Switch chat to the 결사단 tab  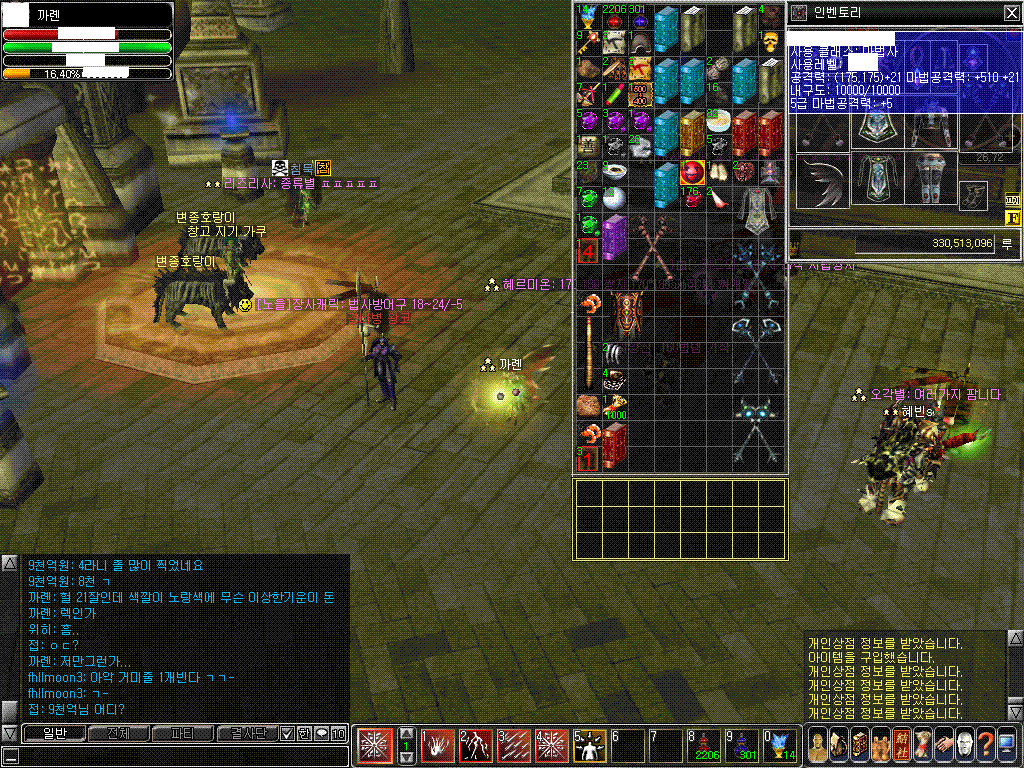246,734
